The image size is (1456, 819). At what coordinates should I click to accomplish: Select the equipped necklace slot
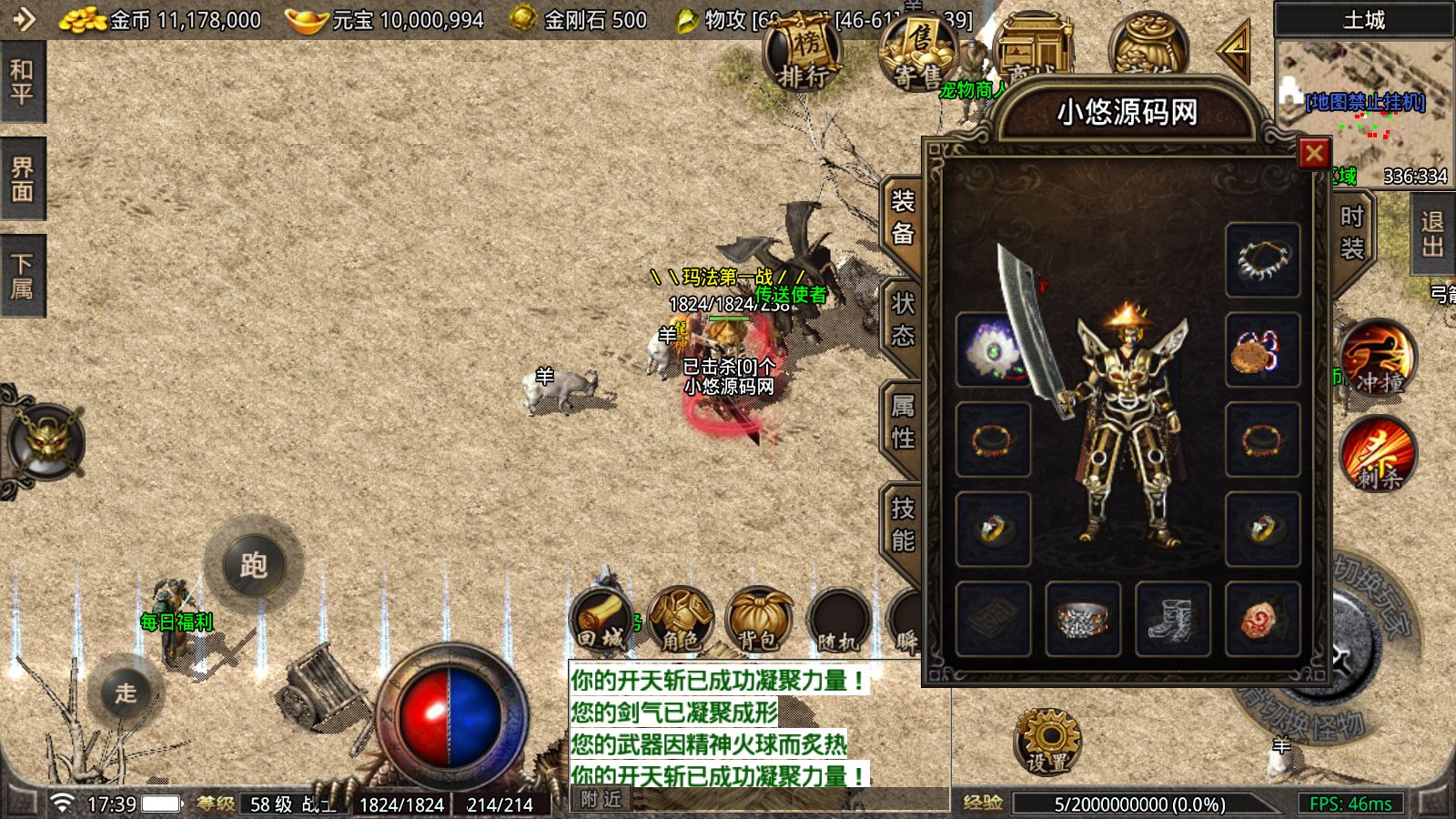(1262, 259)
